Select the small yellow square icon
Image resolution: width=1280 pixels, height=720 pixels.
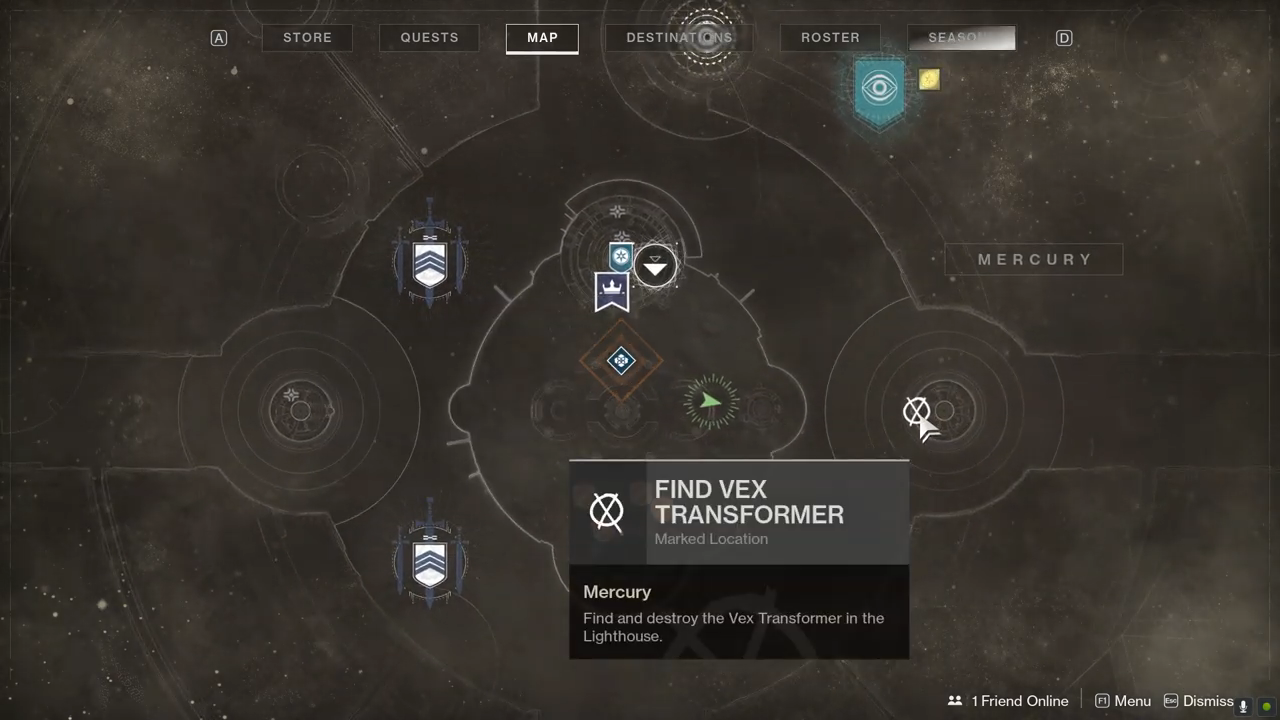click(929, 79)
